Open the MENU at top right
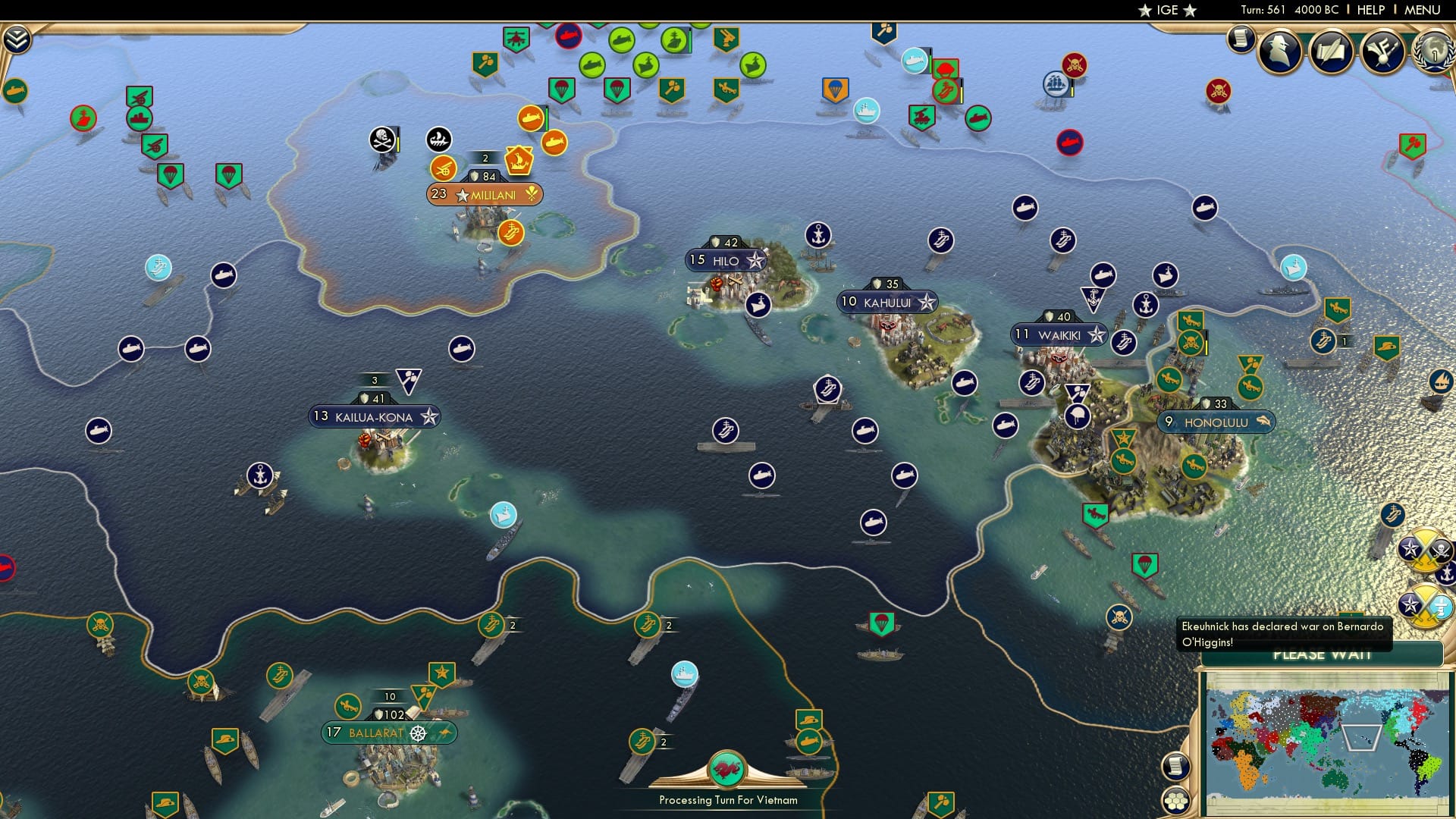 [1424, 10]
